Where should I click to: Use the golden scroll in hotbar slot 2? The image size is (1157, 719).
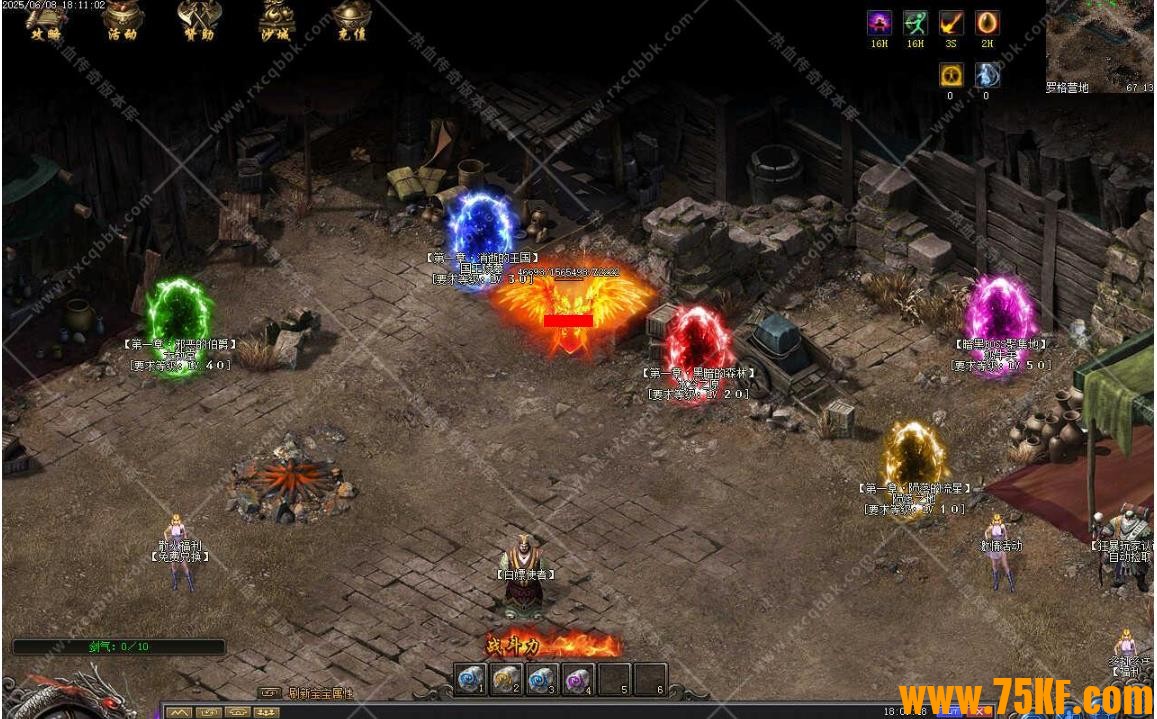click(506, 679)
